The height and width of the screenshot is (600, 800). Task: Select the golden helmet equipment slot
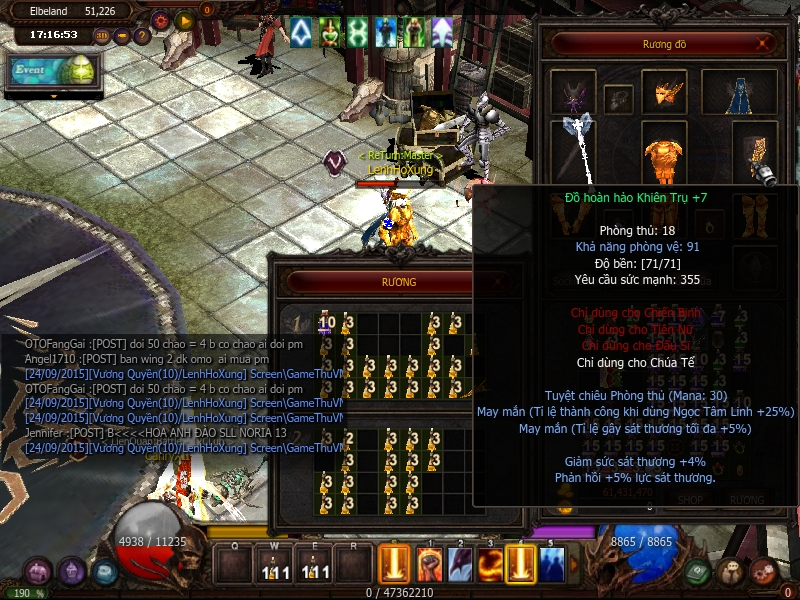coord(664,92)
